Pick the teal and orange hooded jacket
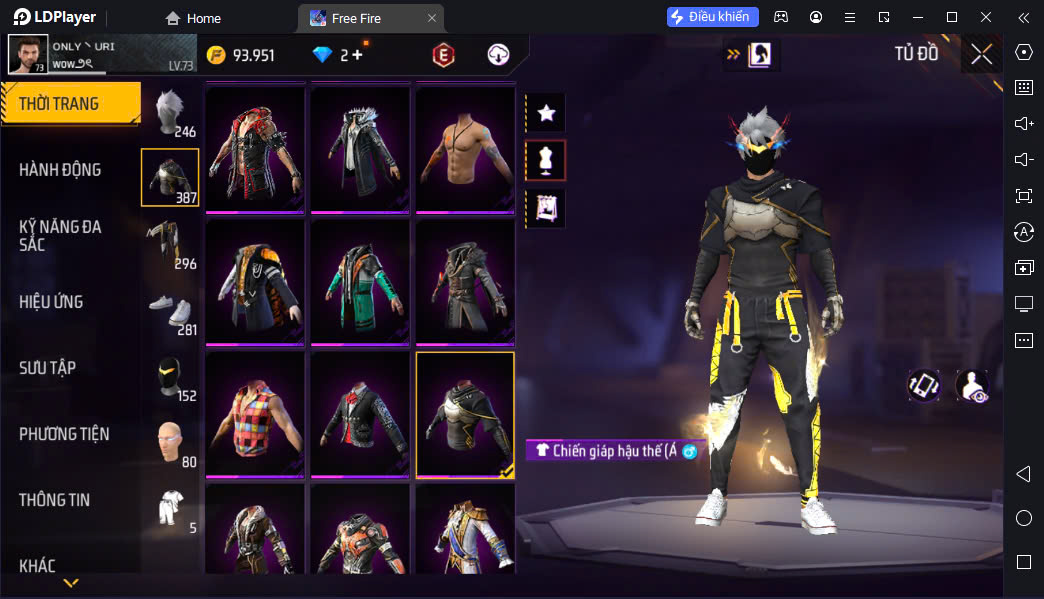Image resolution: width=1044 pixels, height=599 pixels. pos(360,281)
